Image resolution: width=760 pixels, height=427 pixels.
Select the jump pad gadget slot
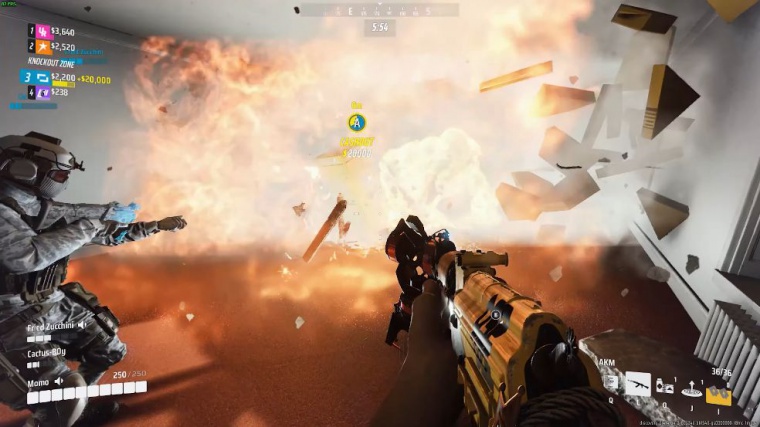pyautogui.click(x=690, y=390)
